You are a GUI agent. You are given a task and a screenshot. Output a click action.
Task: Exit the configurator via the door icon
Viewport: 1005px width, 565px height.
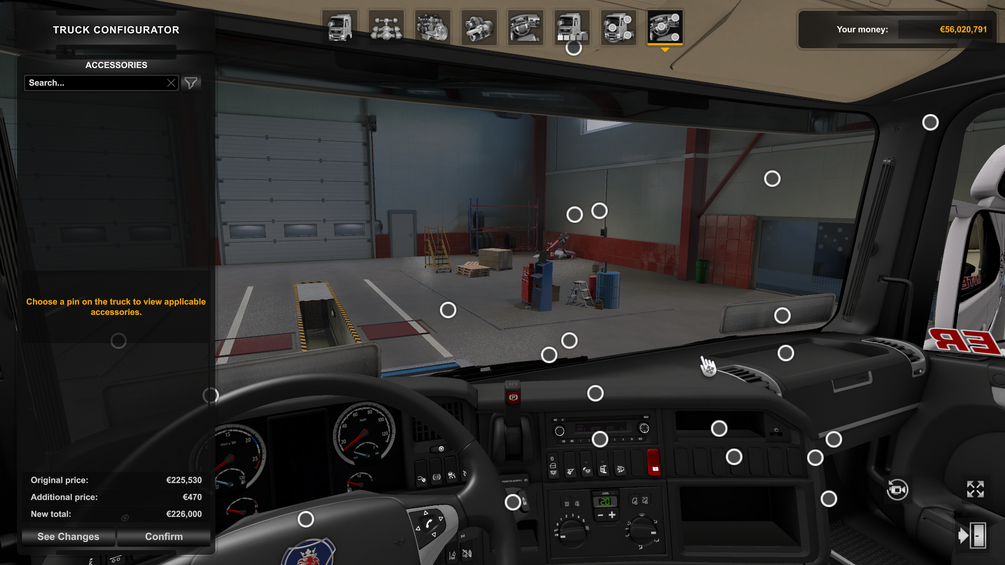click(972, 536)
